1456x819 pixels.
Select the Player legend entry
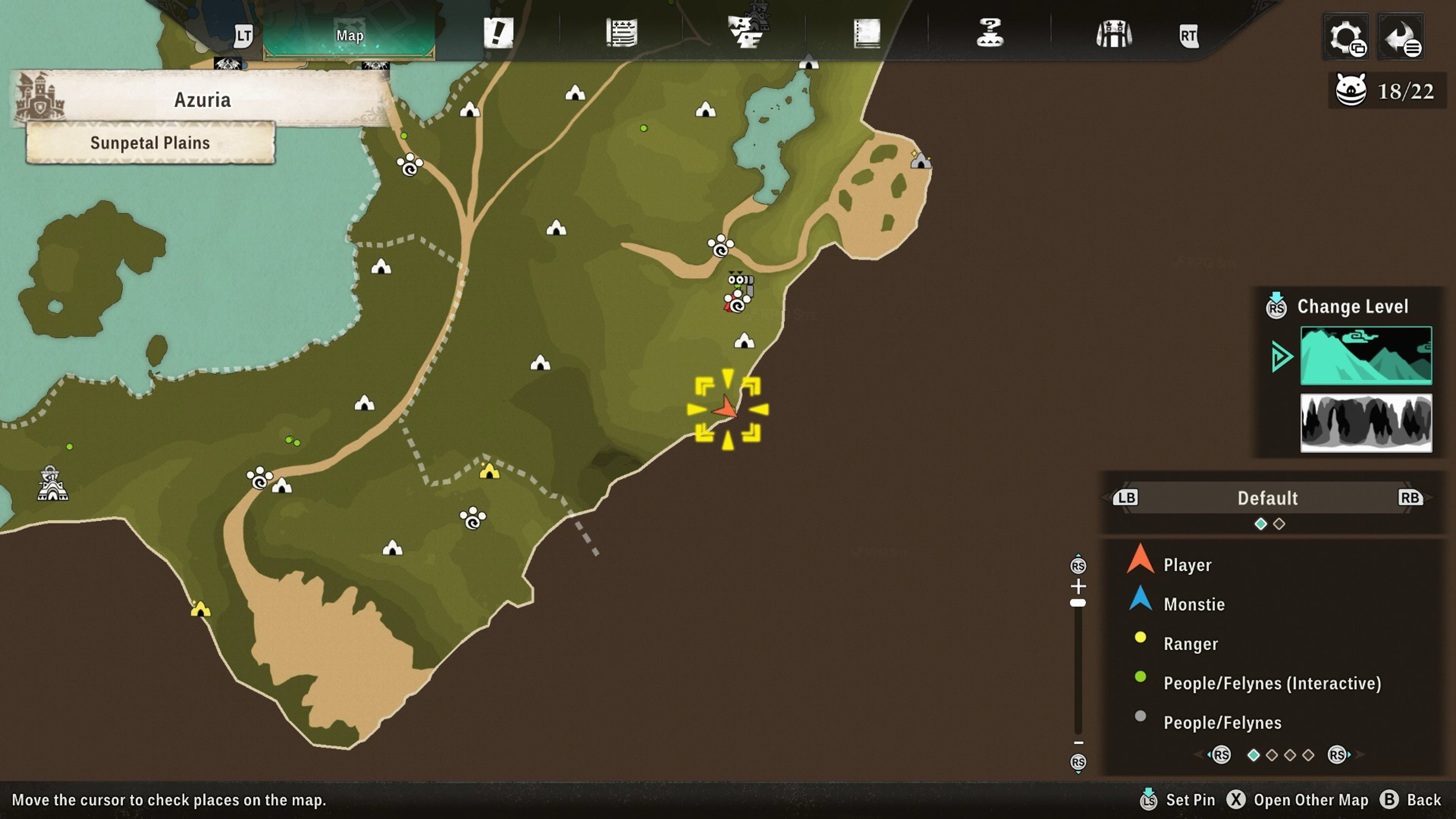click(1187, 565)
